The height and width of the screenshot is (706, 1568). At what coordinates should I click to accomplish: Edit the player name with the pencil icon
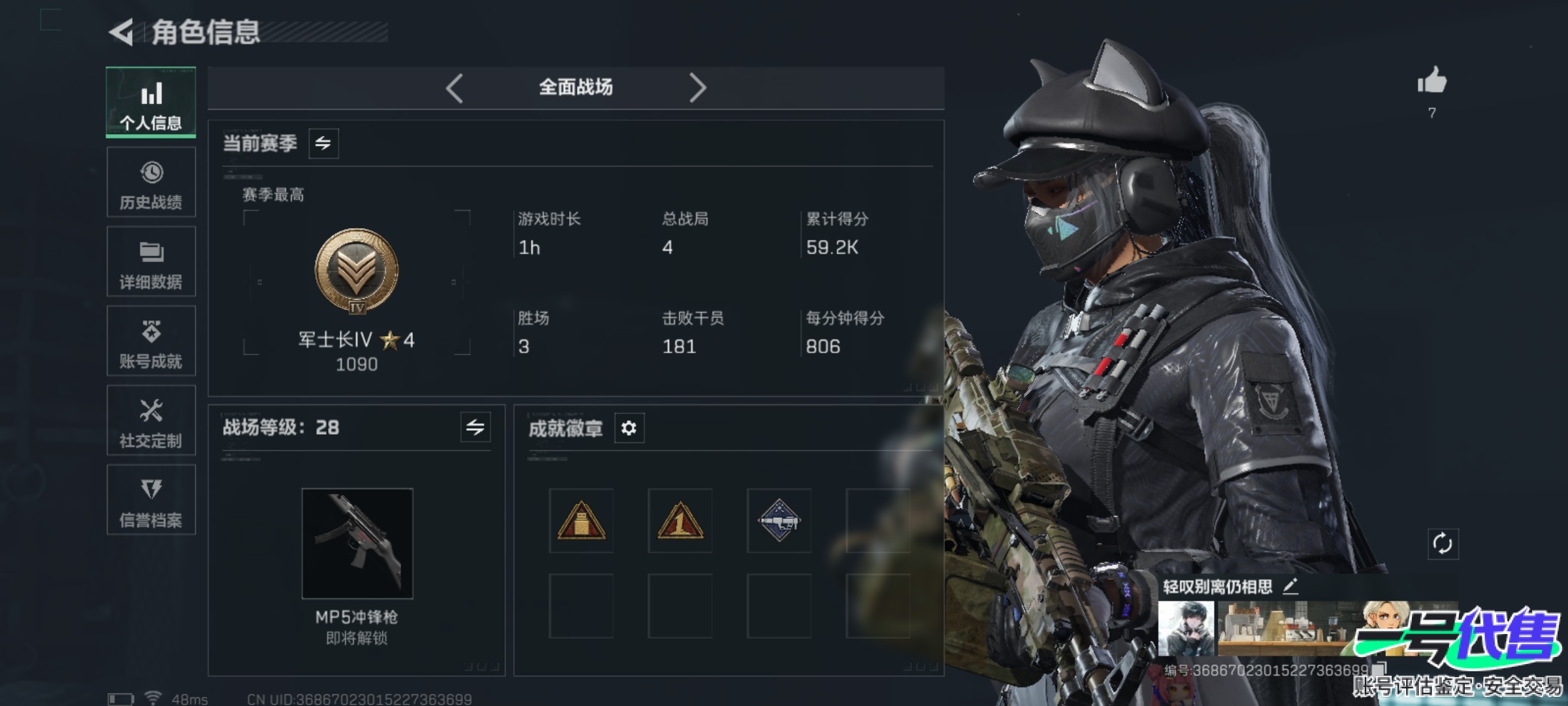click(x=1290, y=586)
